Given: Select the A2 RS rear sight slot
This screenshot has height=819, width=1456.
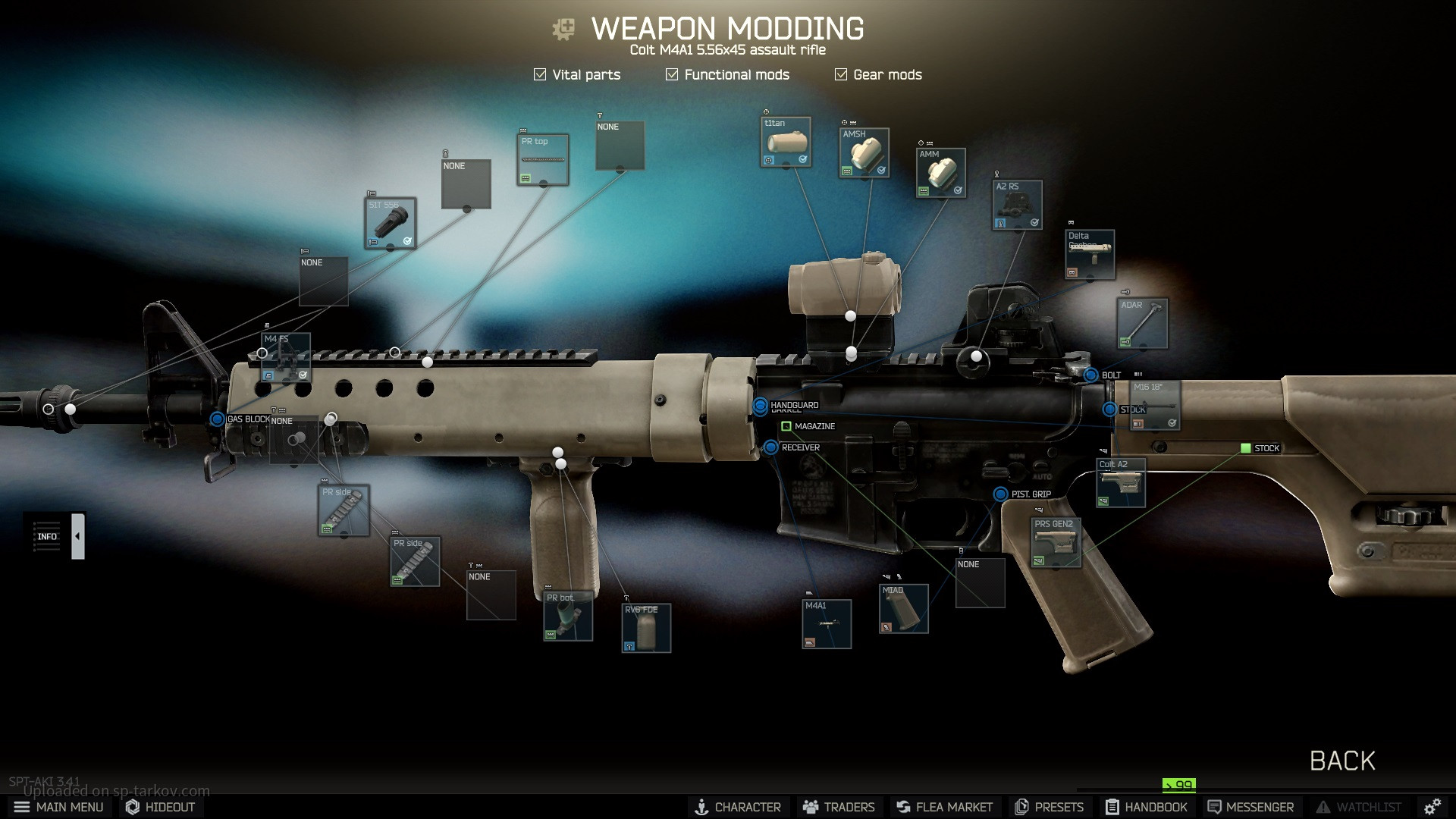Looking at the screenshot, I should 1017,205.
